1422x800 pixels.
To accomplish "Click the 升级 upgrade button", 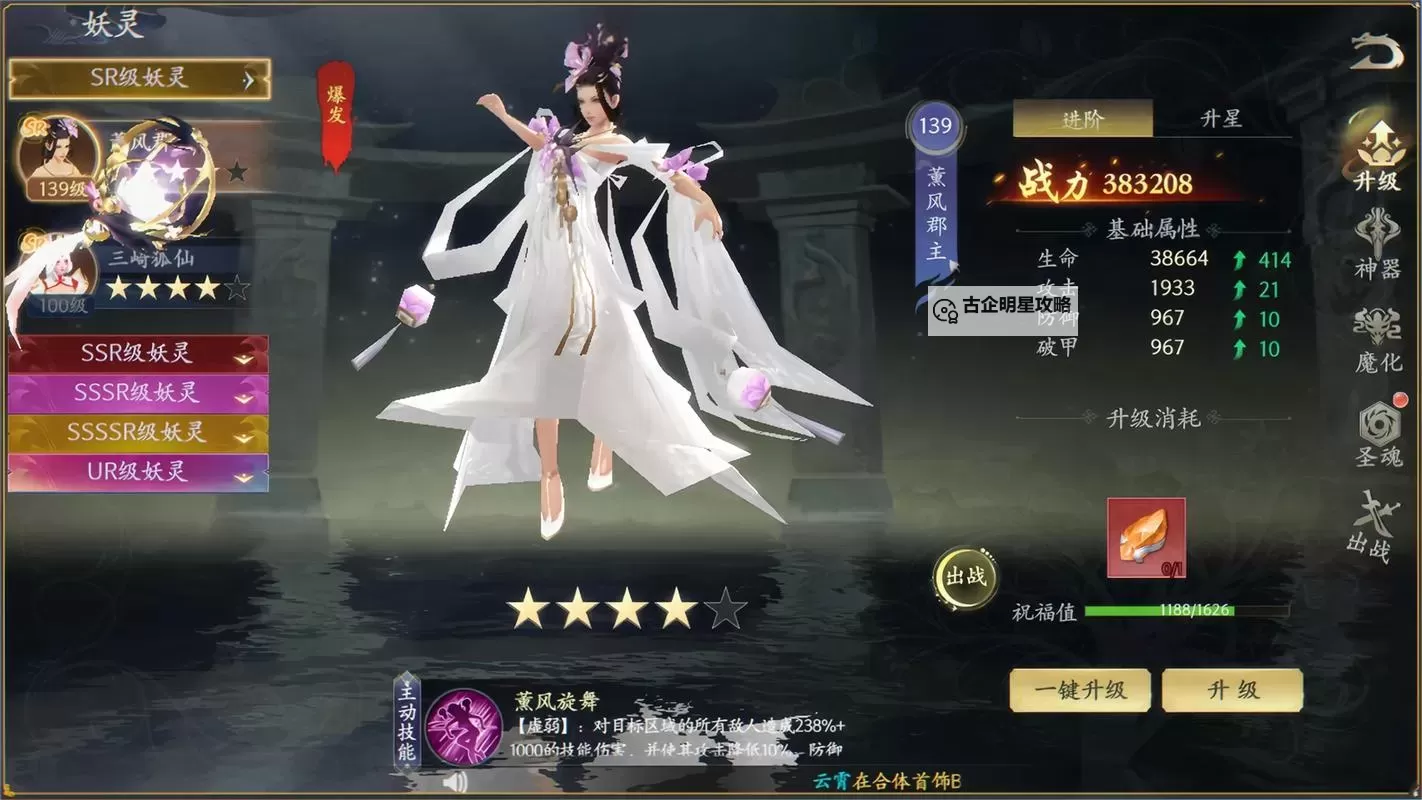I will pos(1232,690).
